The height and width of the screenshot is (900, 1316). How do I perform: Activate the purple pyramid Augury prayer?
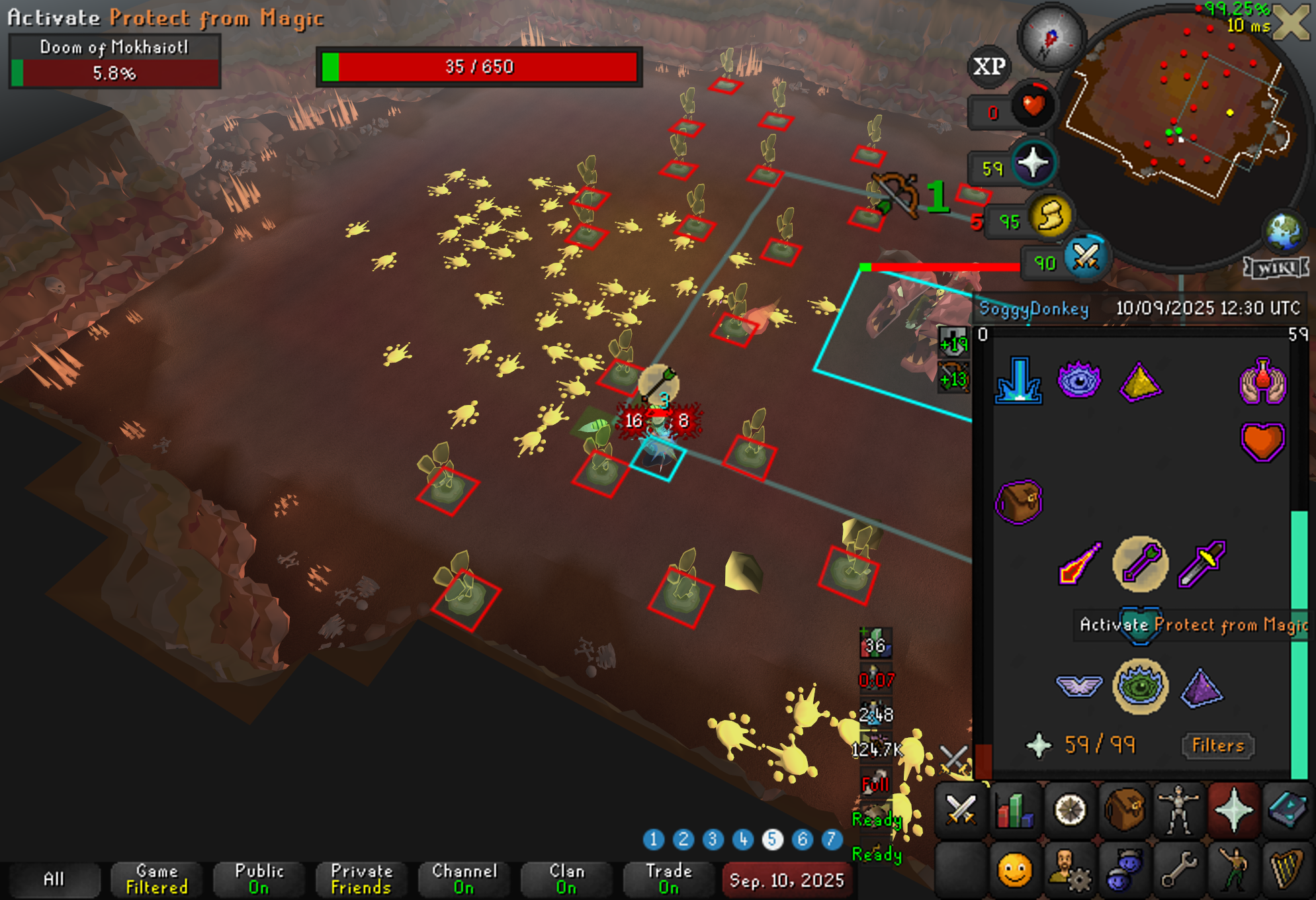pyautogui.click(x=1201, y=688)
